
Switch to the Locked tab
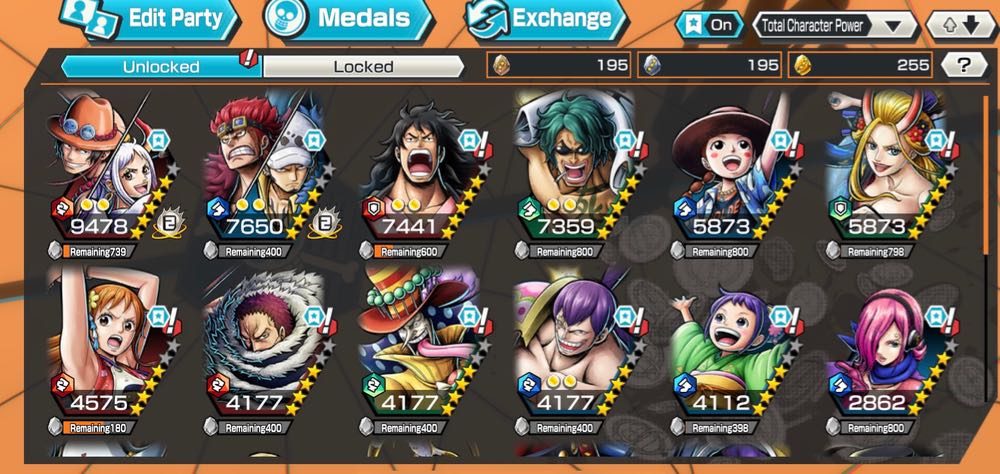click(x=363, y=67)
